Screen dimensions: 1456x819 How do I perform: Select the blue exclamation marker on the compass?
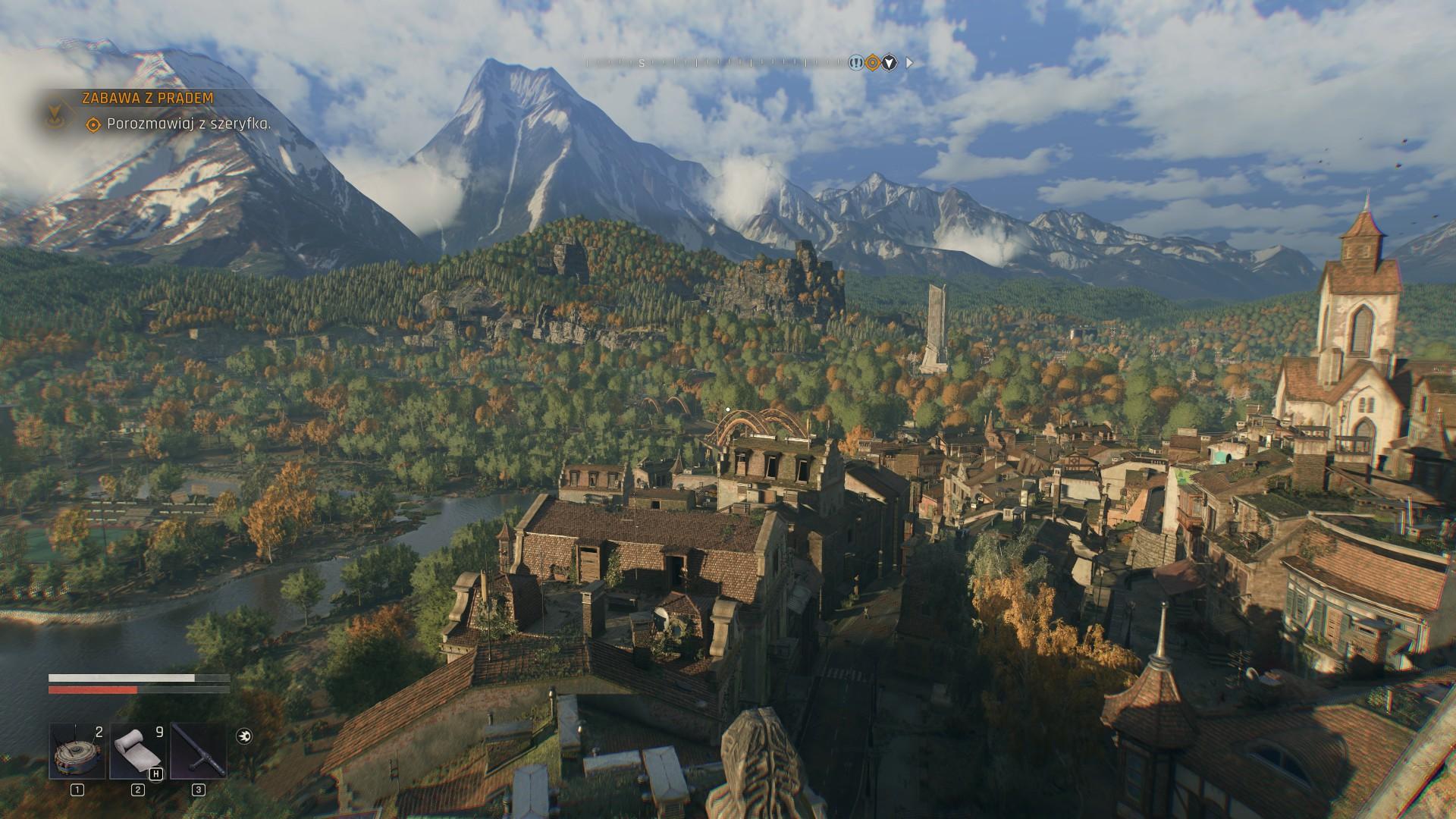click(x=856, y=63)
